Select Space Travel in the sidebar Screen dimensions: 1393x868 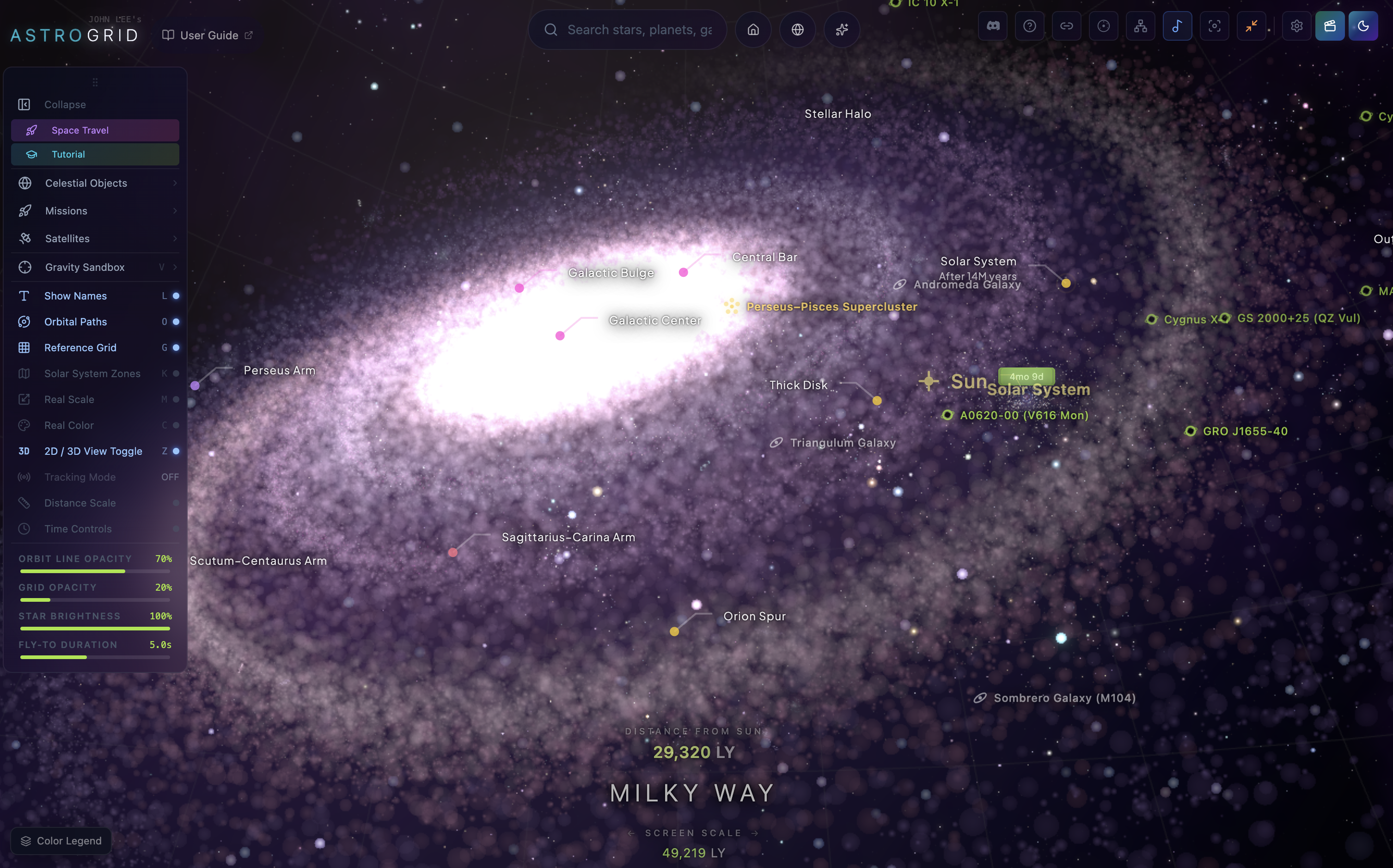tap(95, 130)
